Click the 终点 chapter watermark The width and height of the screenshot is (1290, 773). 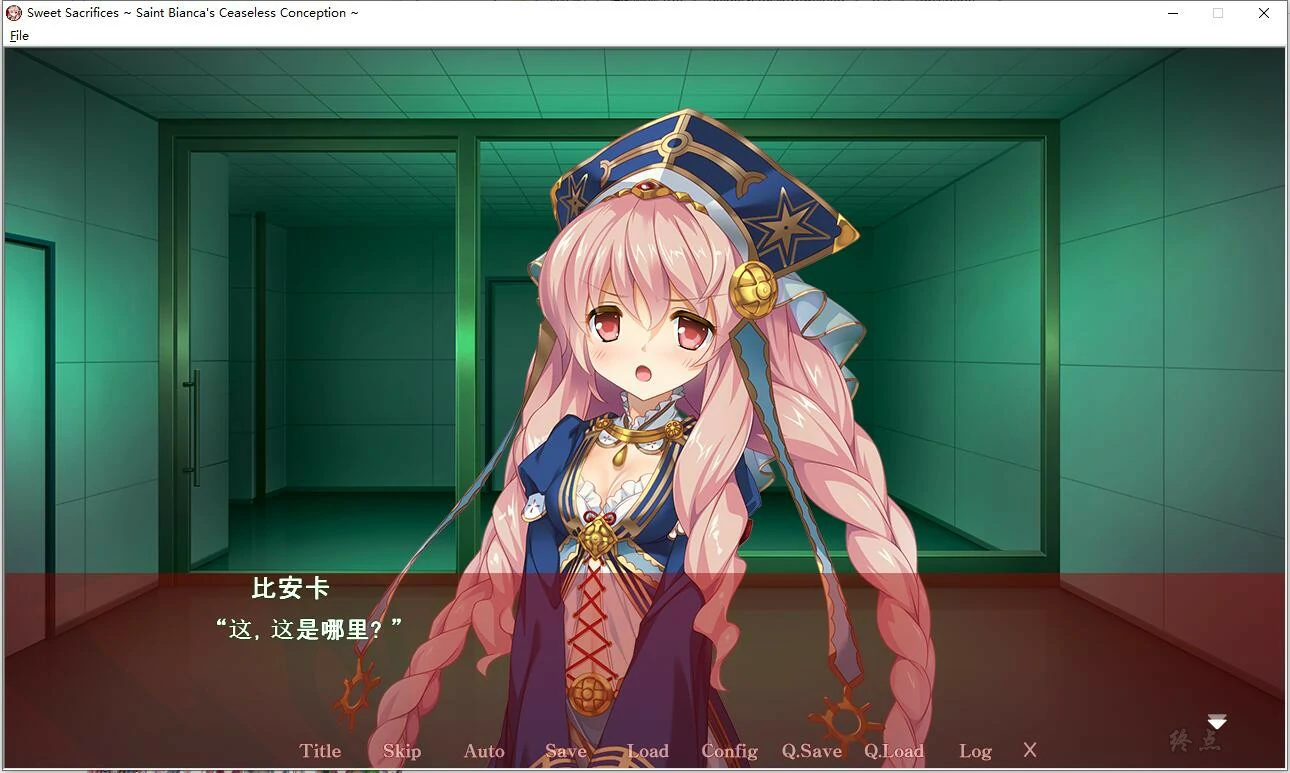pos(1196,739)
